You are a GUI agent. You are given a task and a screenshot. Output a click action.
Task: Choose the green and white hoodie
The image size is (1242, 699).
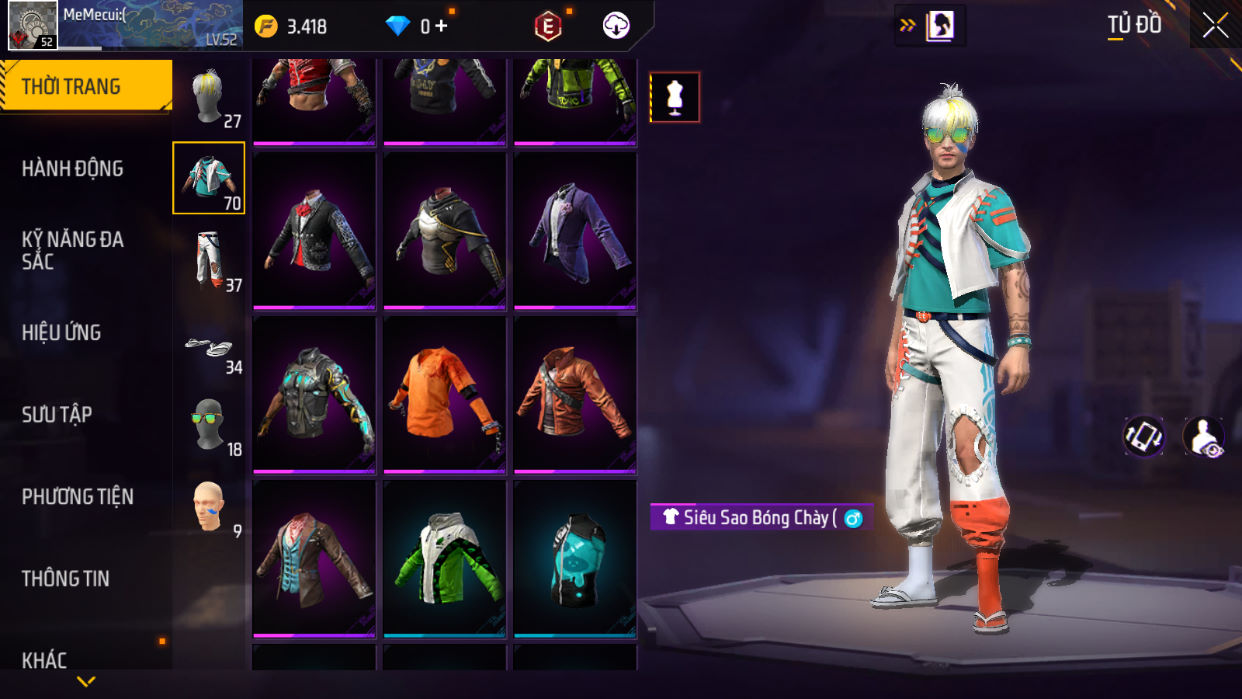coord(444,558)
